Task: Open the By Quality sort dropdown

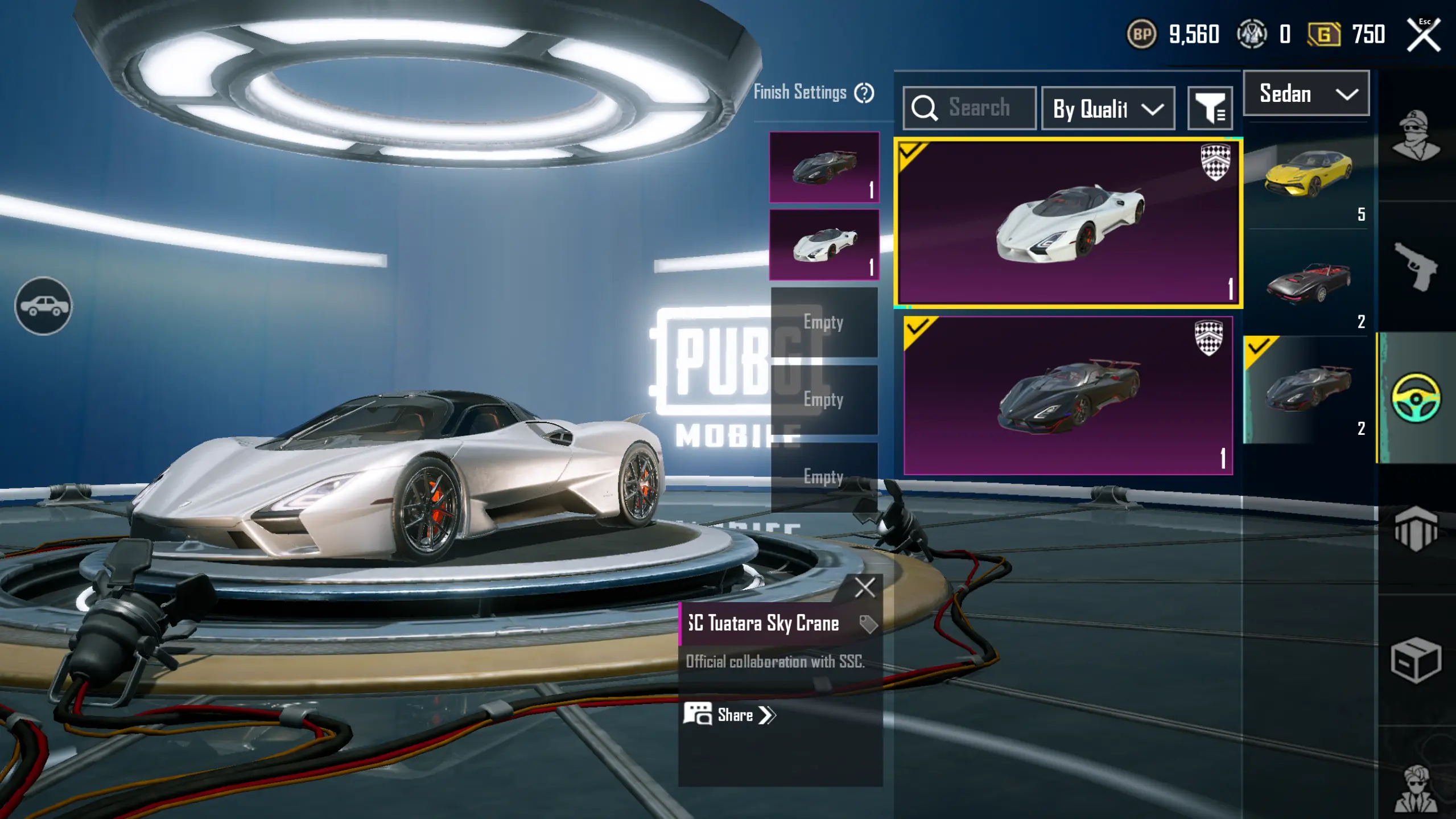Action: click(x=1107, y=108)
